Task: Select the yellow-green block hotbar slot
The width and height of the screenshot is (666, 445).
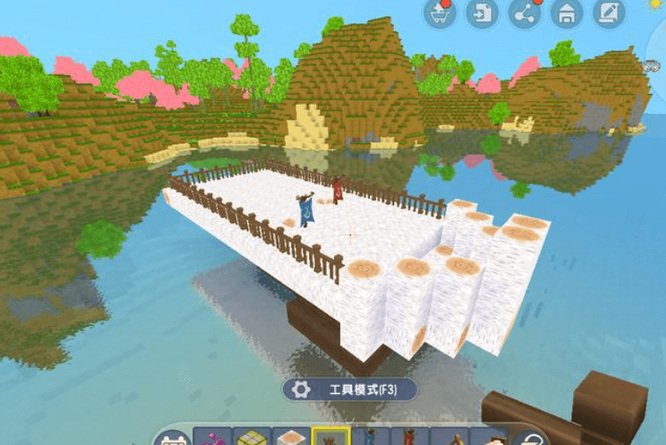Action: click(x=251, y=438)
